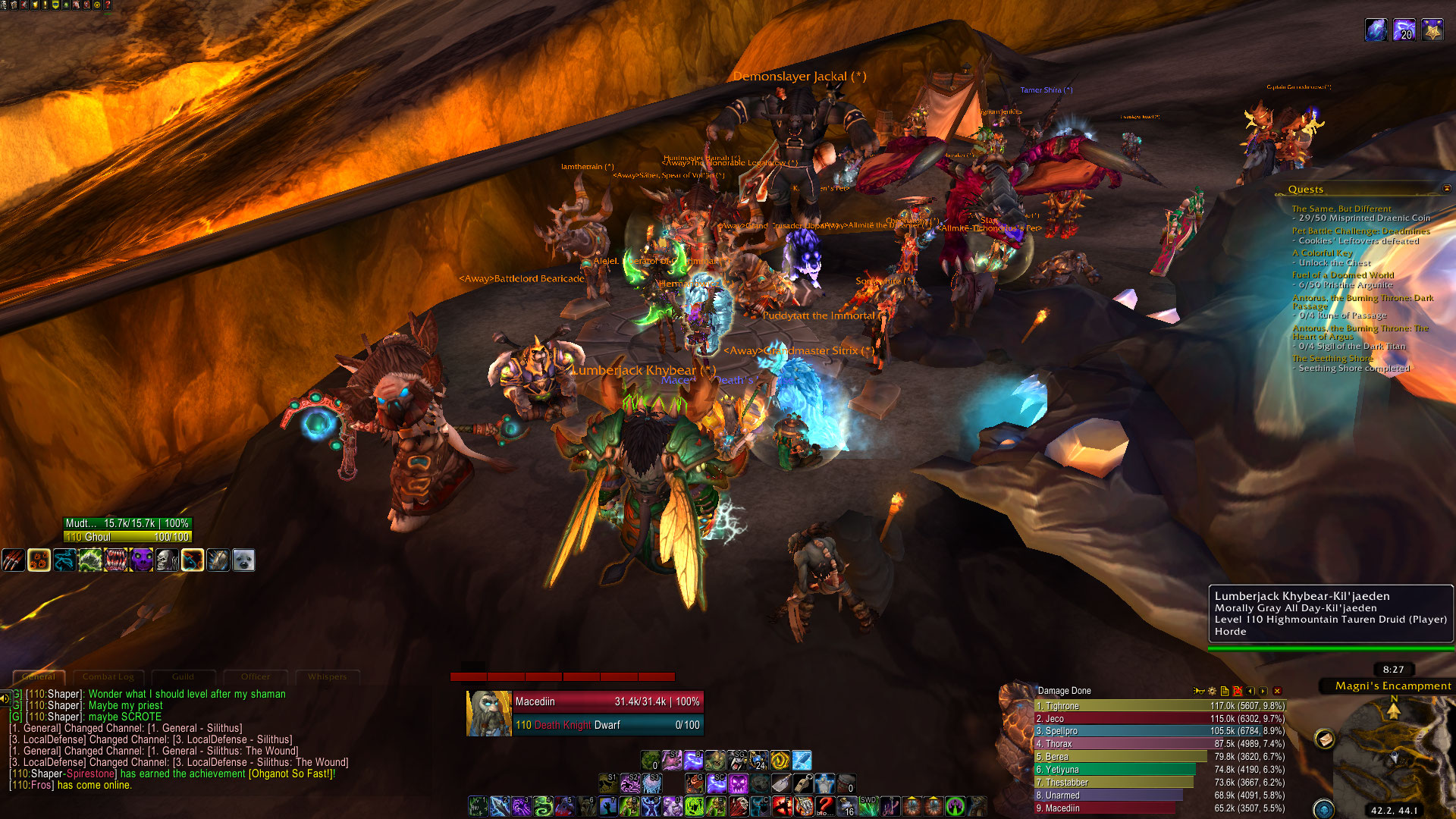Open the Guild chat tab
This screenshot has height=819, width=1456.
pos(183,676)
